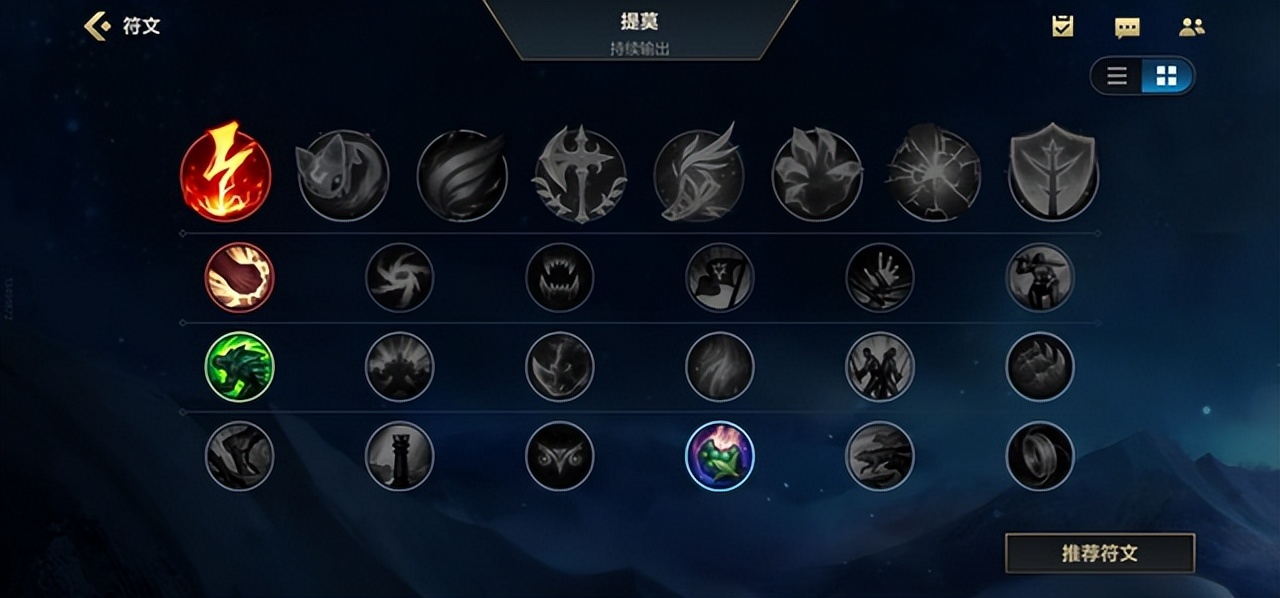Select the red lightning bolt keystone rune
1280x598 pixels.
[225, 172]
